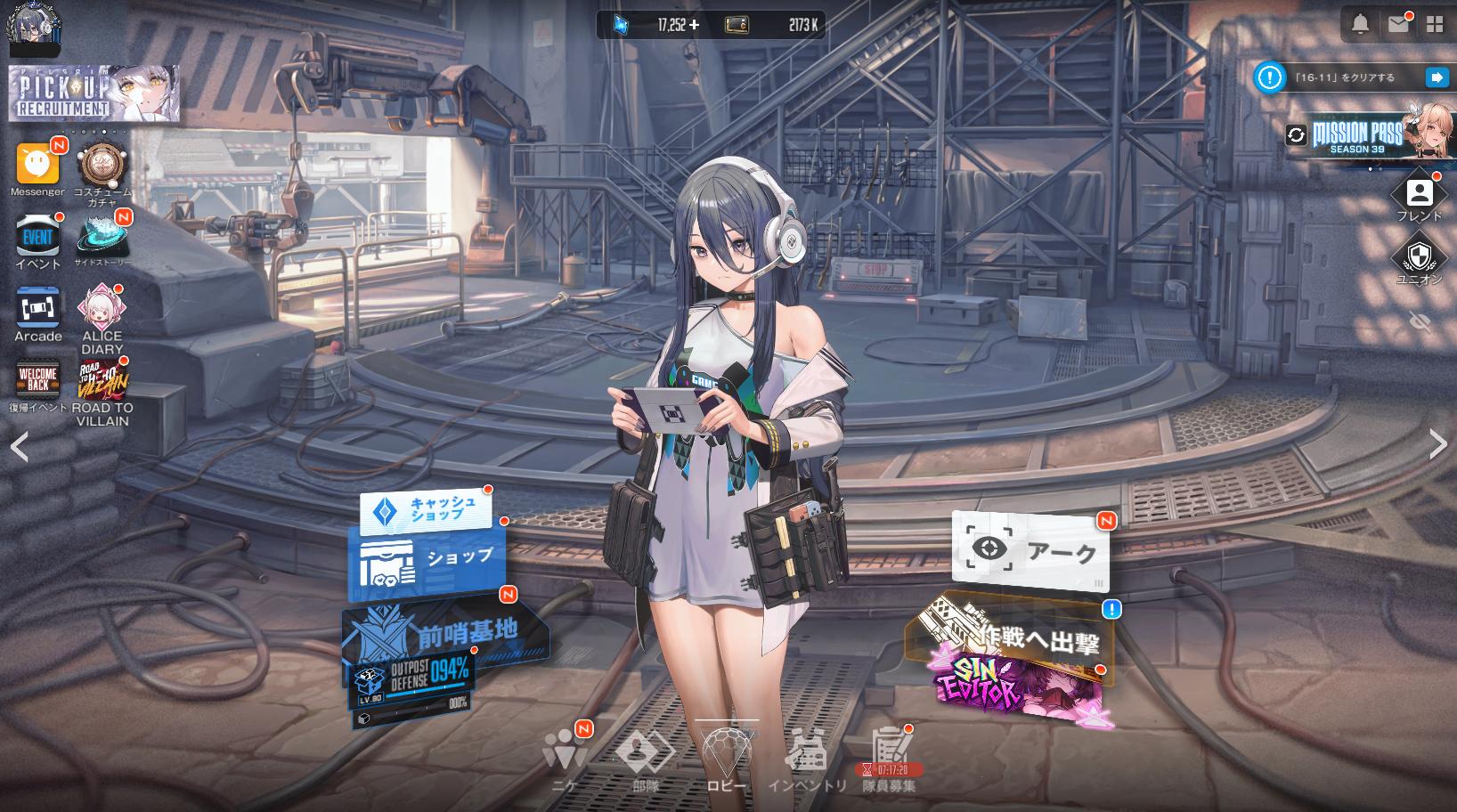Switch to the ニケ tab
The width and height of the screenshot is (1457, 812).
[x=564, y=758]
